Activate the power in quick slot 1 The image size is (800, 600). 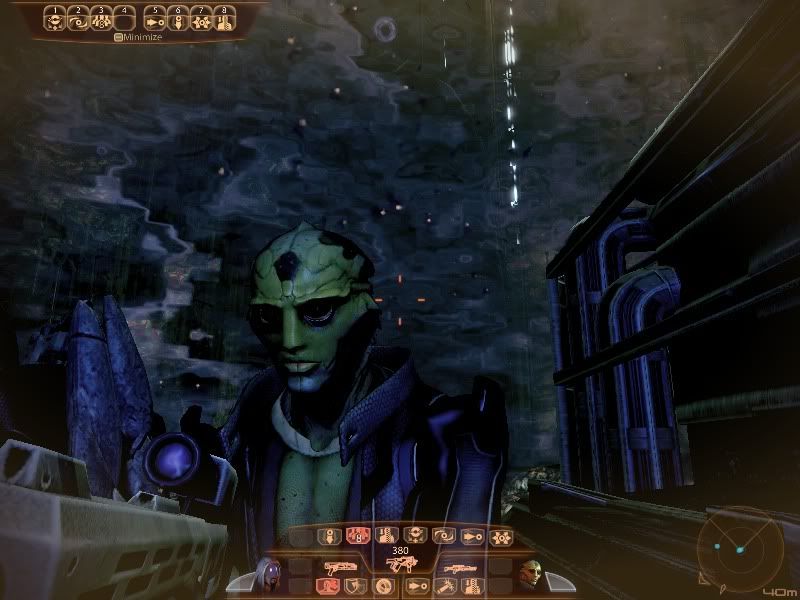(54, 19)
